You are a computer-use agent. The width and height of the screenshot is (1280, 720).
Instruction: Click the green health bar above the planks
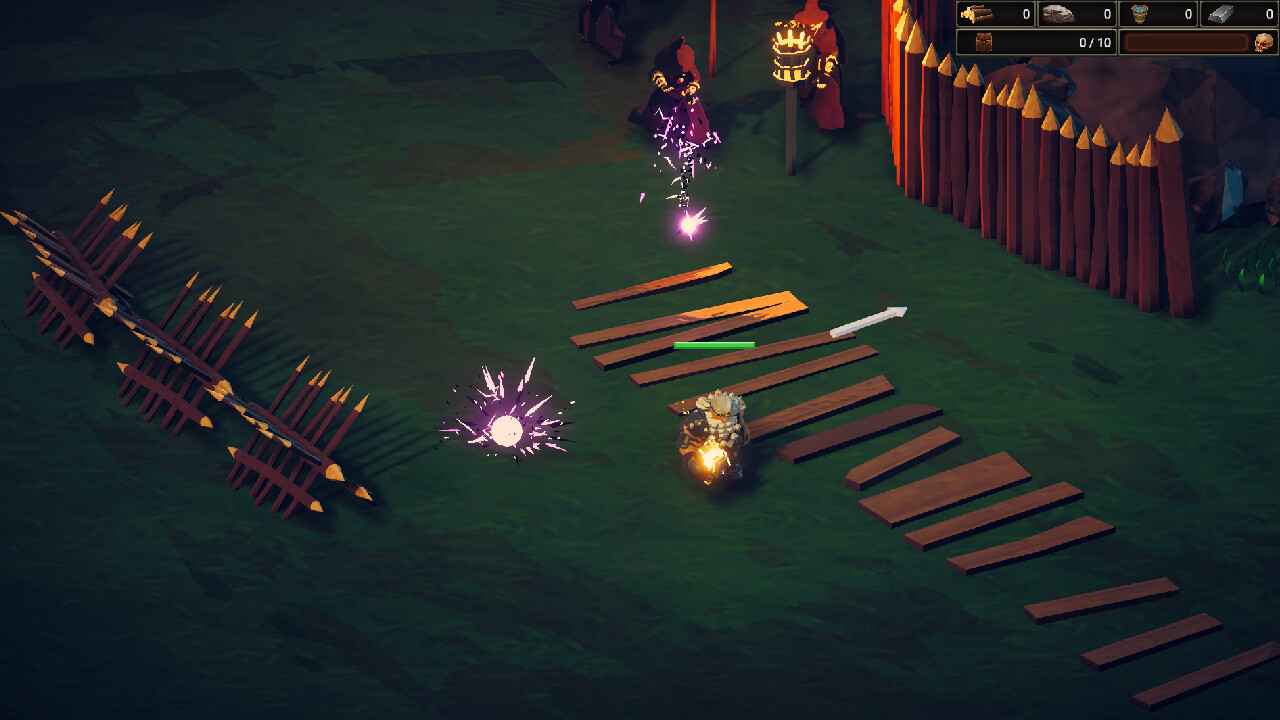click(712, 345)
